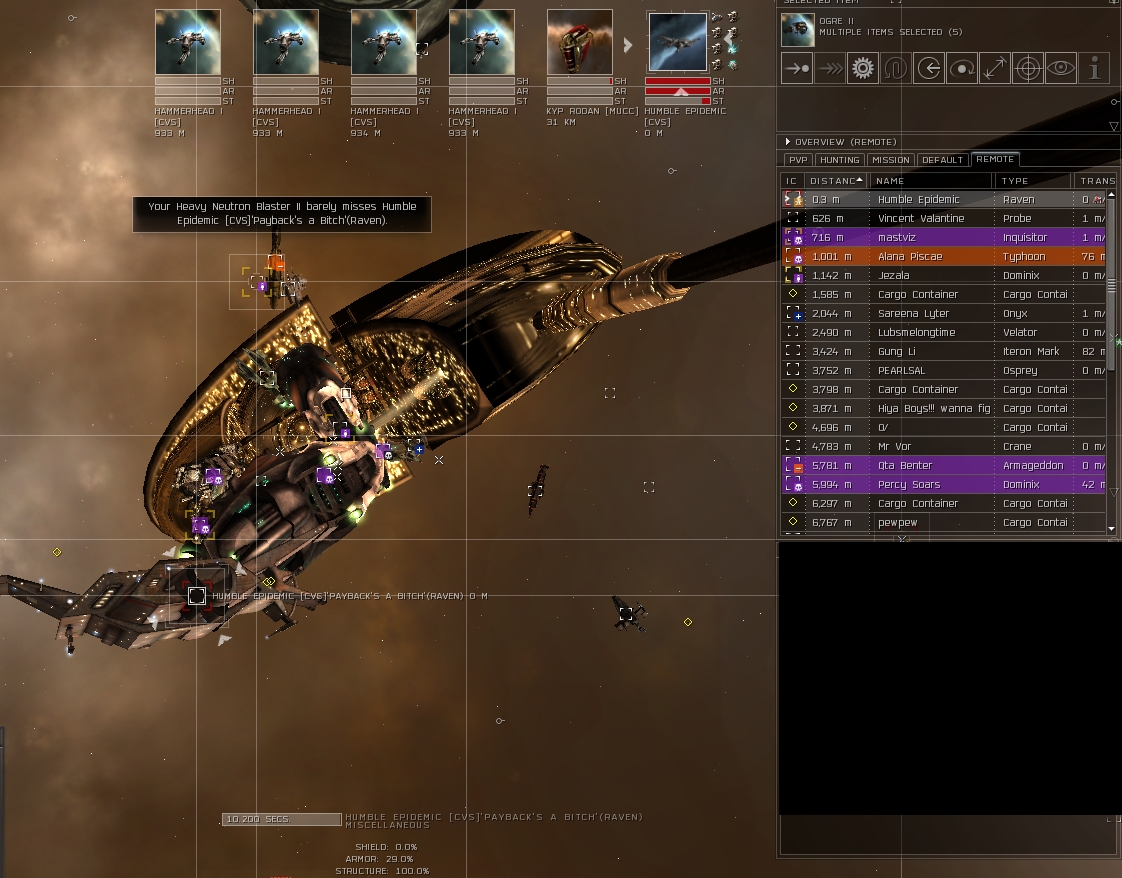Click the Approach arrow-to-dot action button
The width and height of the screenshot is (1122, 878).
point(797,68)
